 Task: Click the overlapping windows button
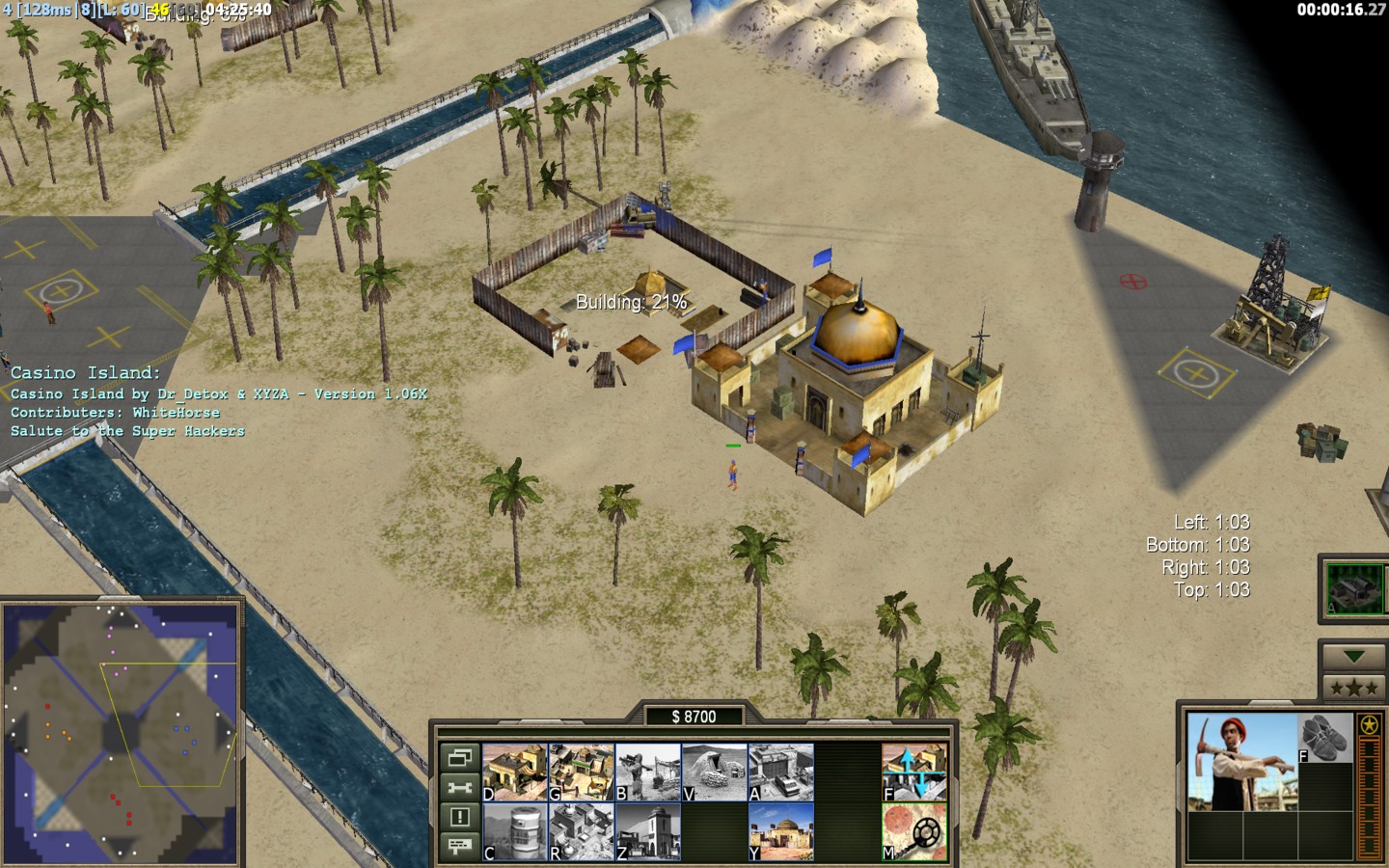tap(459, 758)
